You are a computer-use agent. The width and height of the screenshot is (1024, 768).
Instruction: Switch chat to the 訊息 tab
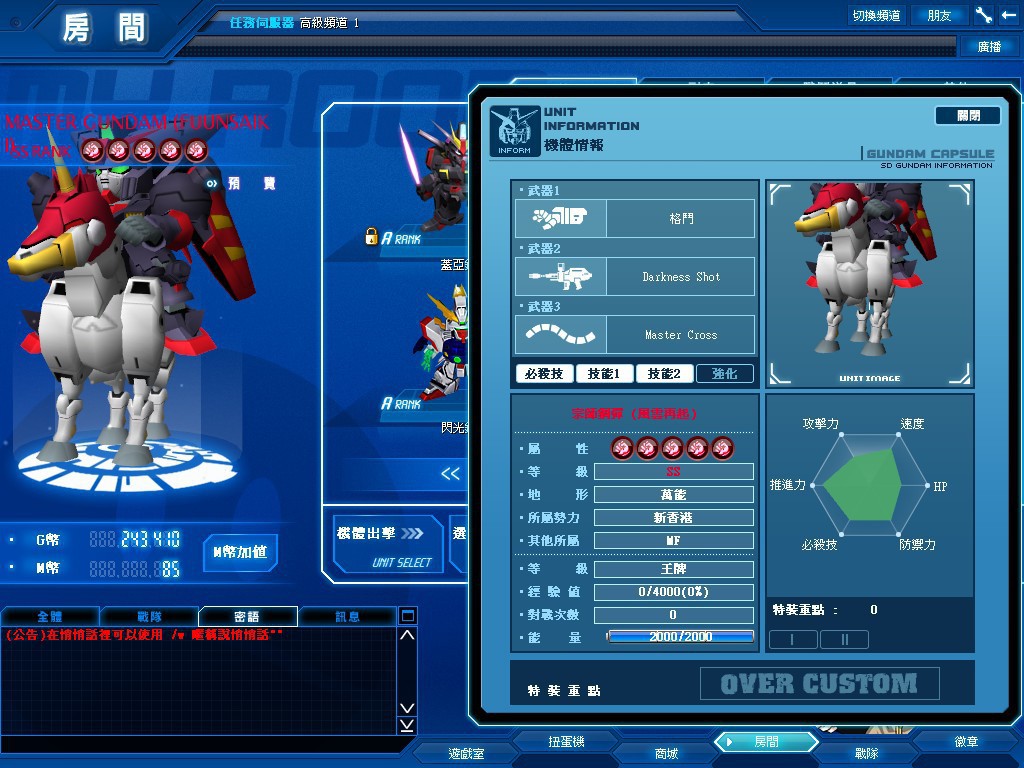tap(347, 617)
